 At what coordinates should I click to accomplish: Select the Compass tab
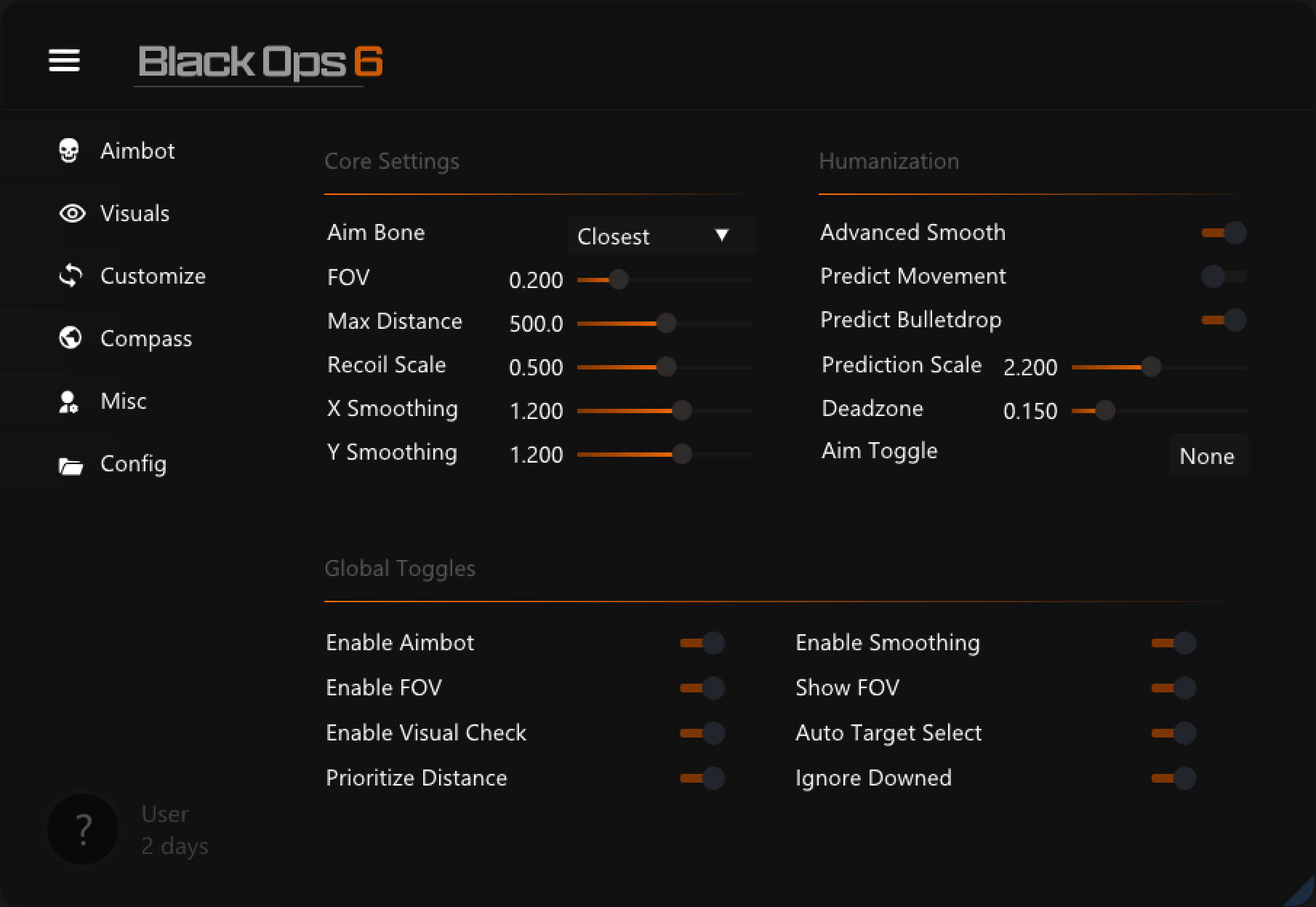pyautogui.click(x=145, y=338)
